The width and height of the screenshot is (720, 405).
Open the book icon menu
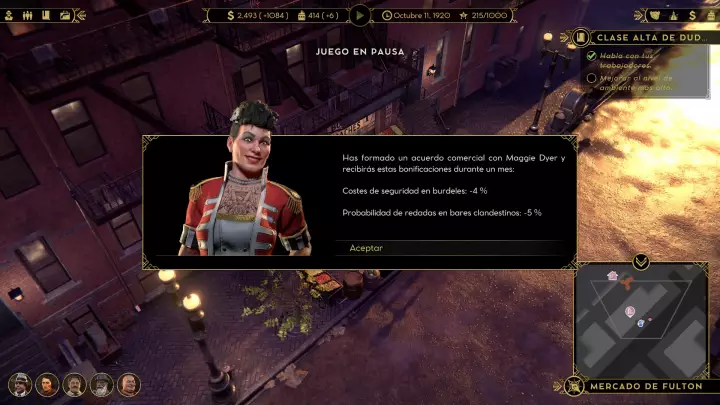pyautogui.click(x=46, y=15)
